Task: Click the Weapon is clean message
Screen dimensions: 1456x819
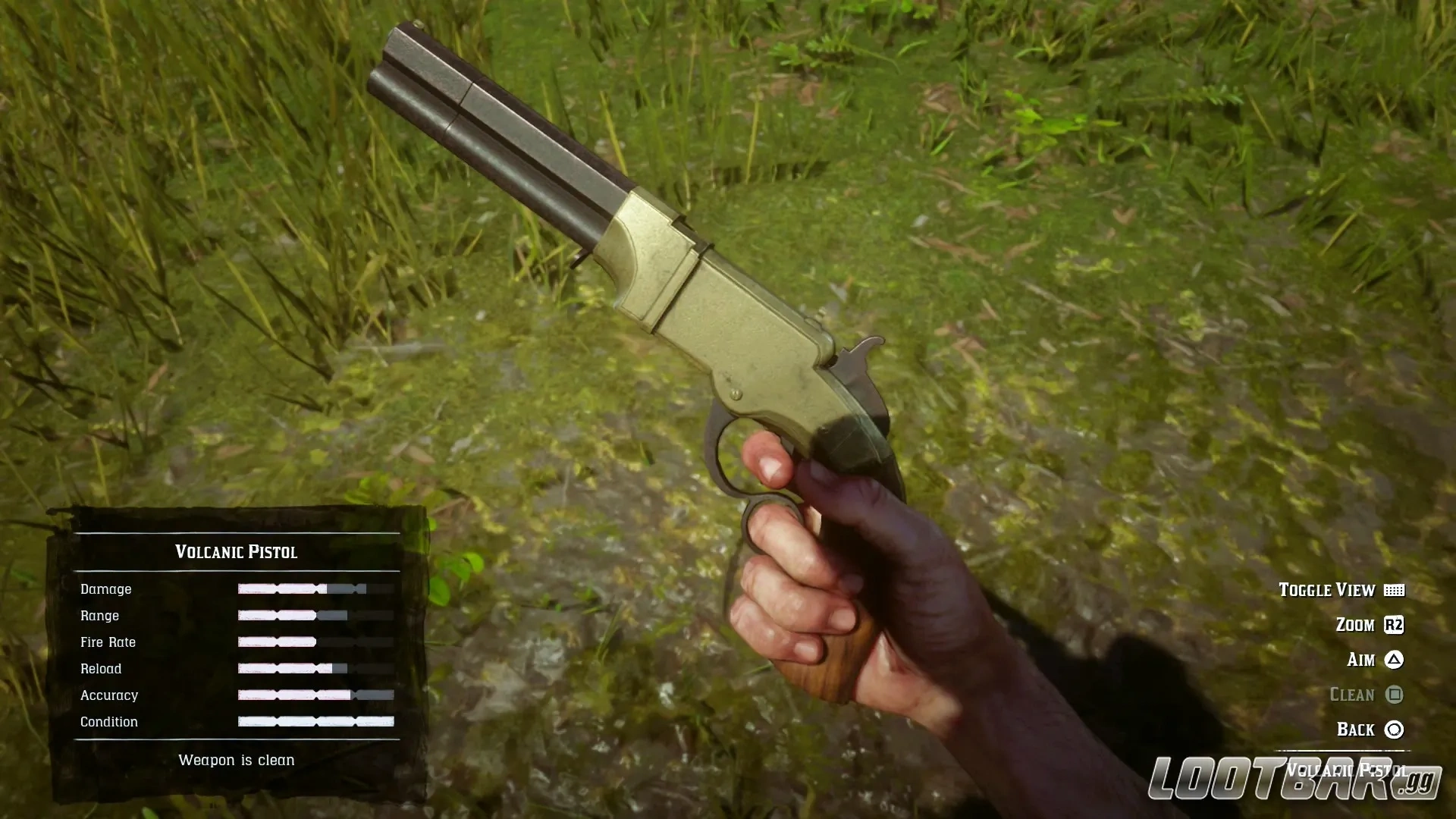Action: 237,760
